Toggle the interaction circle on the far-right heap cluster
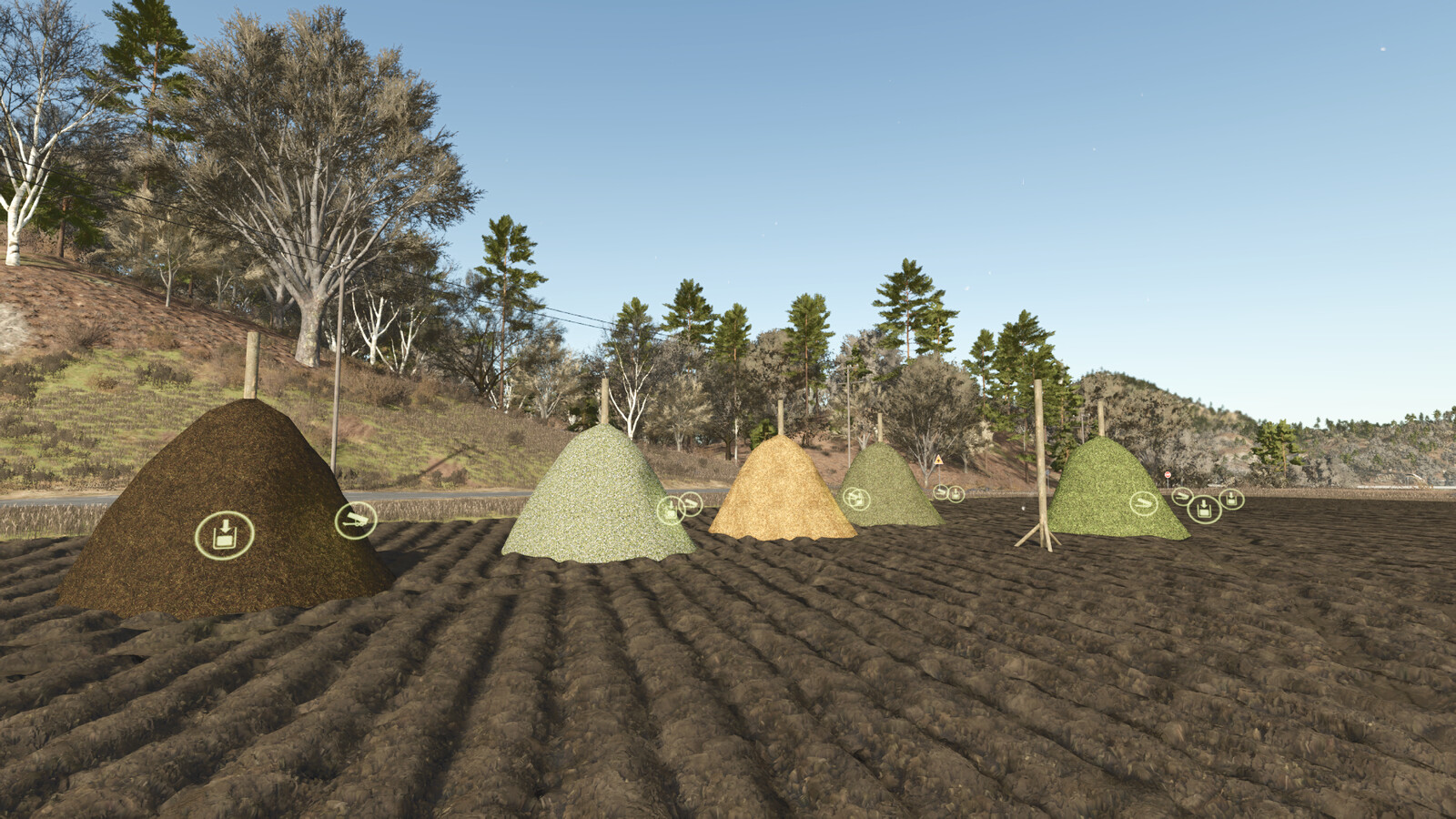The image size is (1456, 819). [x=1204, y=510]
